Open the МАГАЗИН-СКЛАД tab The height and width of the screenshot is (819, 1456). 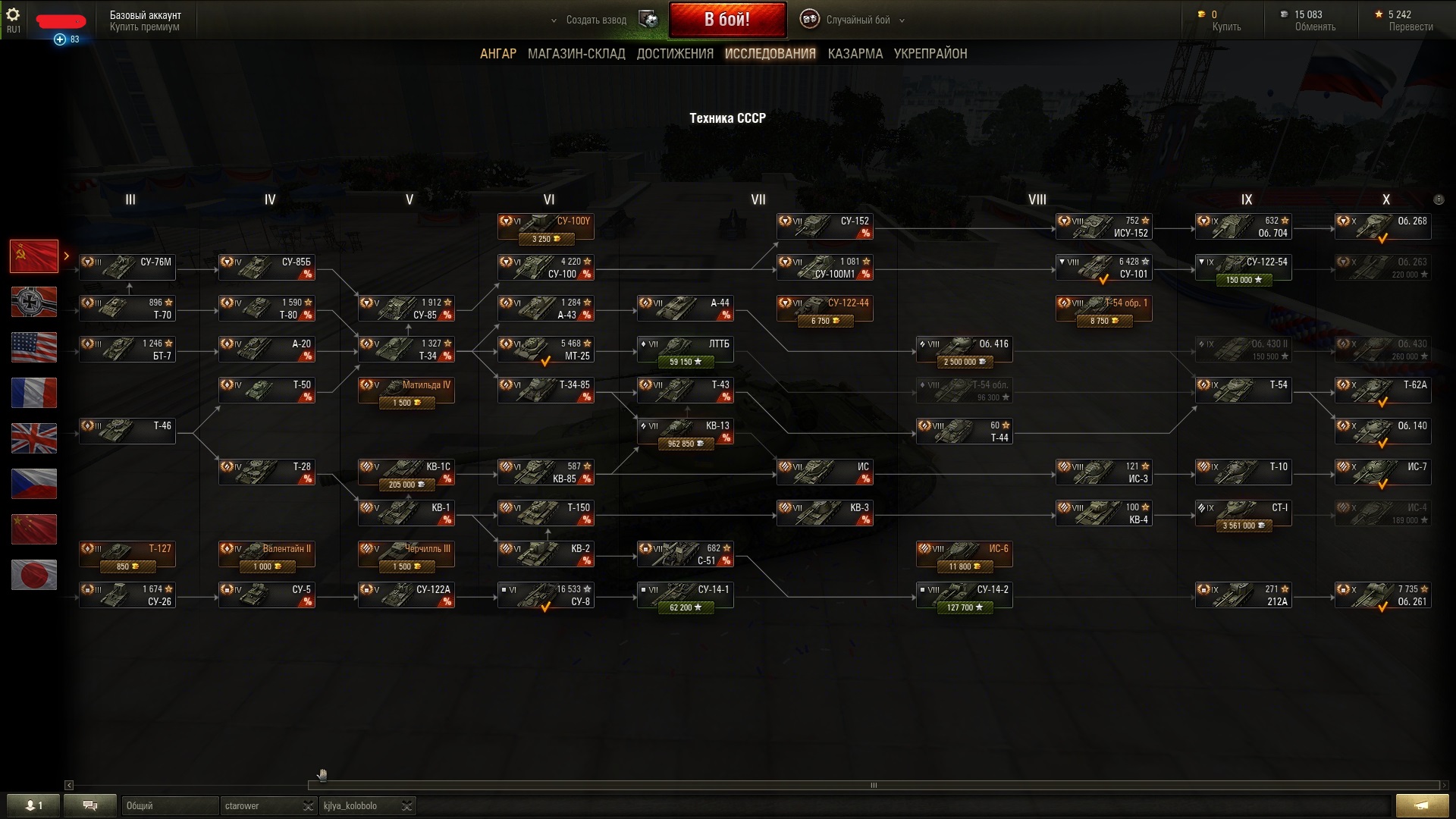click(x=576, y=54)
